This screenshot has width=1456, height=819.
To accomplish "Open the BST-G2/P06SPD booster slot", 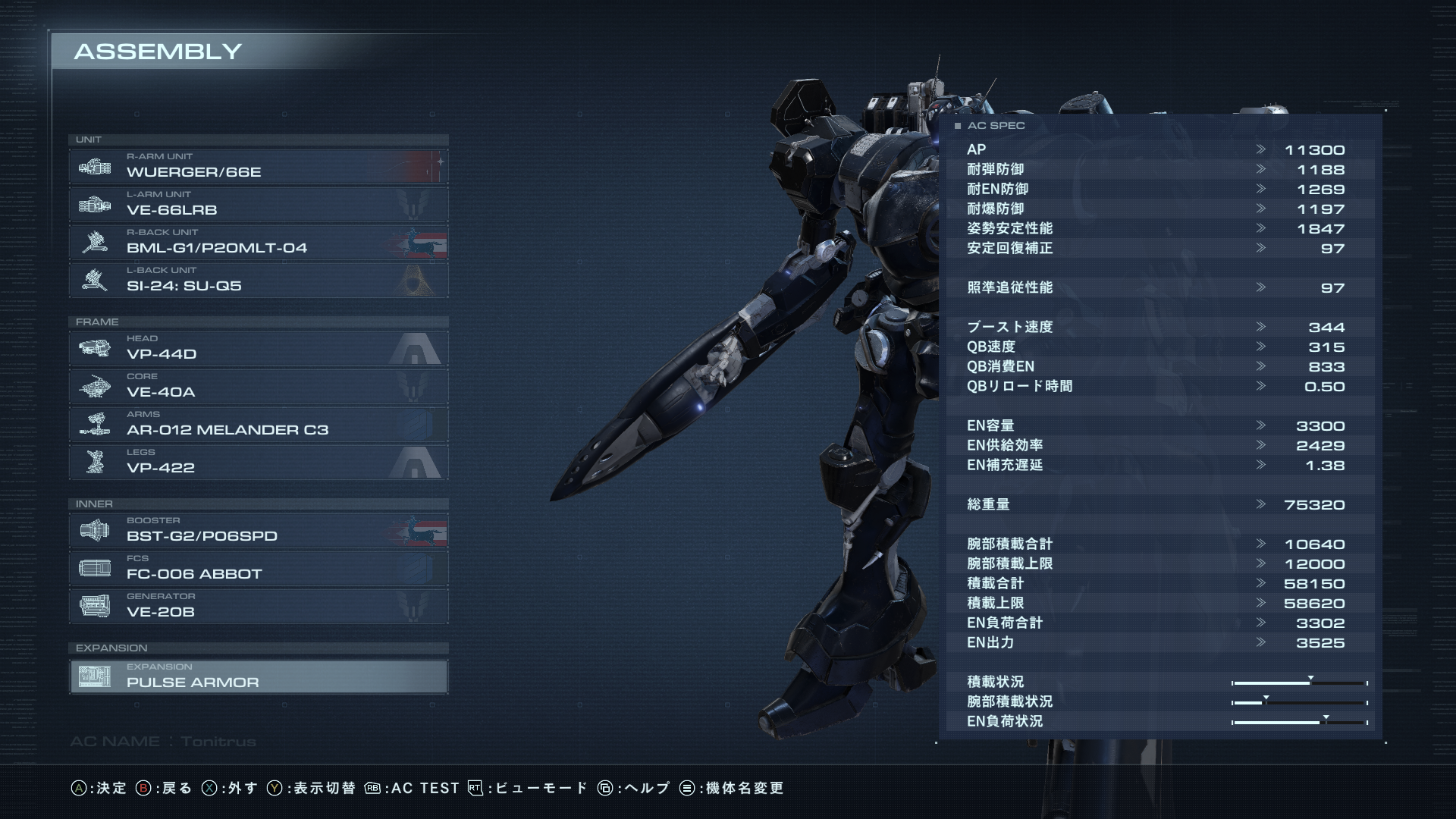I will click(x=258, y=530).
